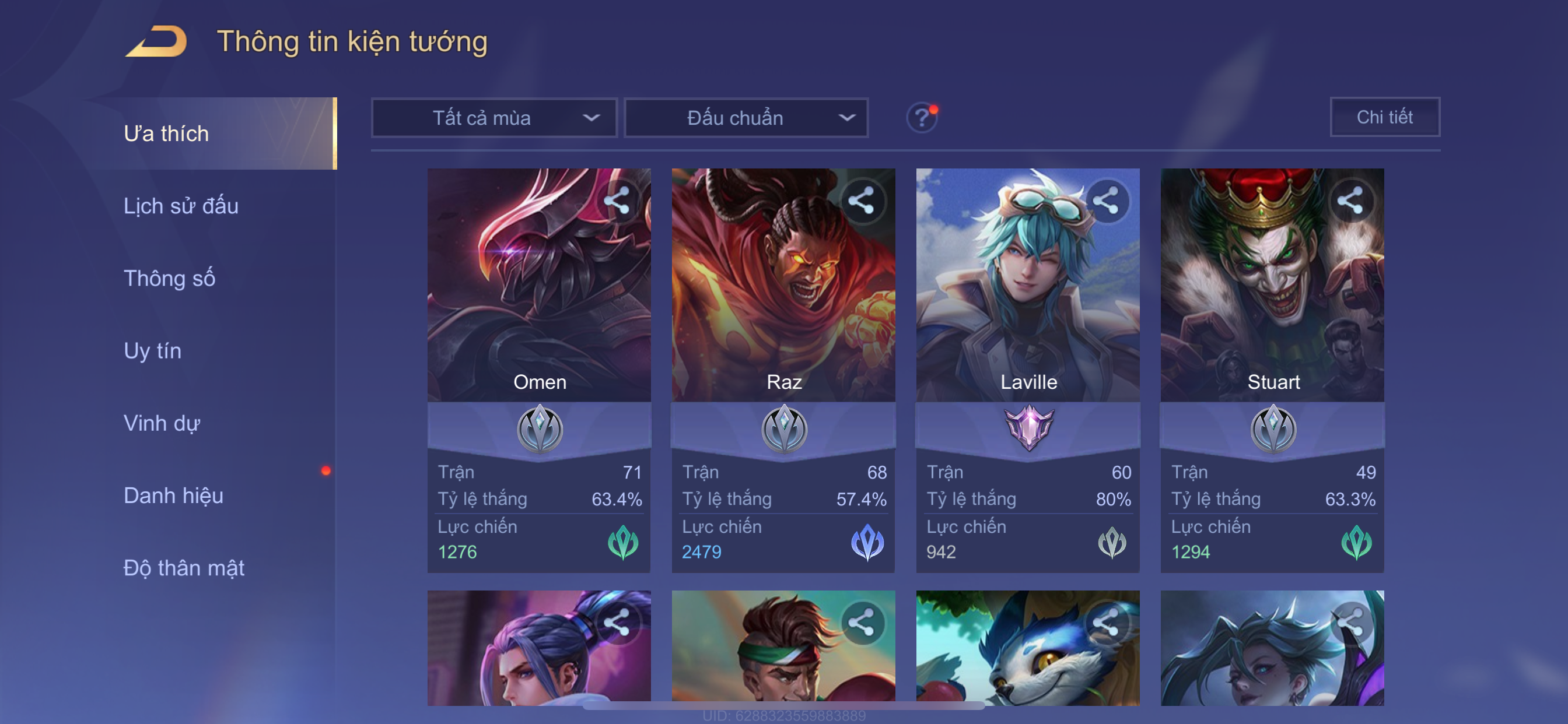The width and height of the screenshot is (1568, 724).
Task: Pick the Stuart hero card
Action: tap(1272, 304)
